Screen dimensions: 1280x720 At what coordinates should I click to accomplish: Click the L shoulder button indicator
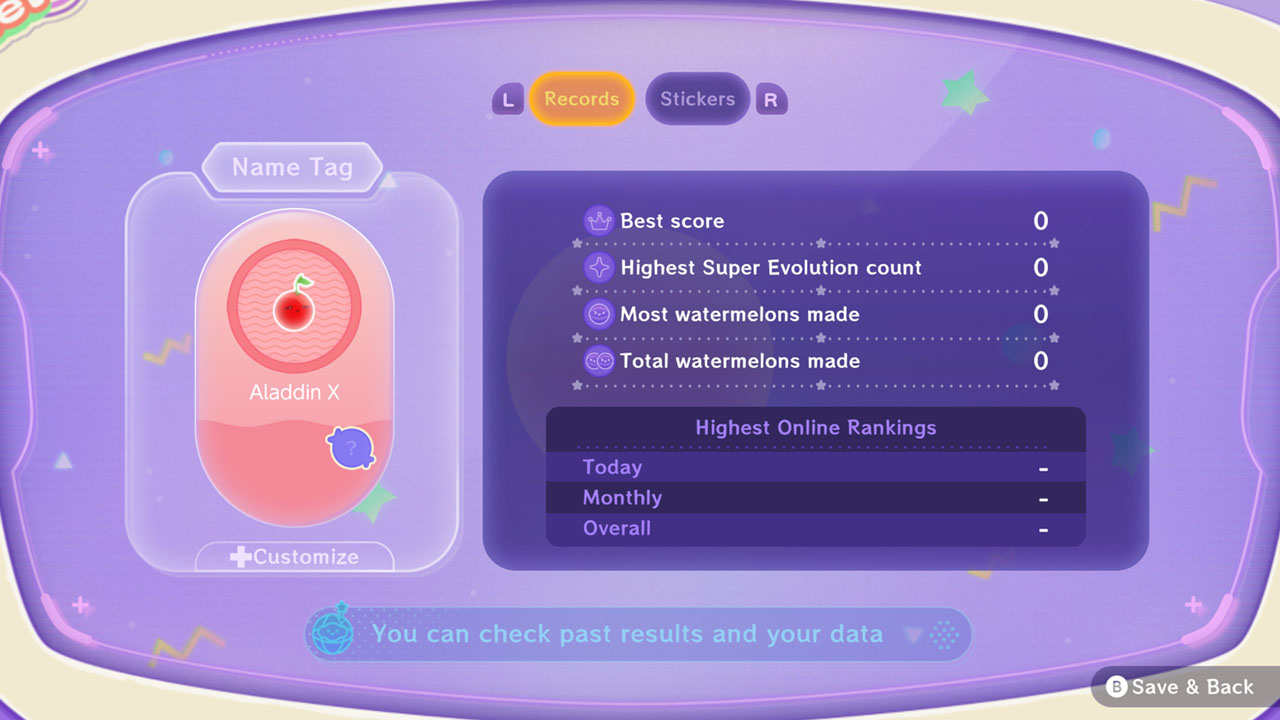coord(507,99)
